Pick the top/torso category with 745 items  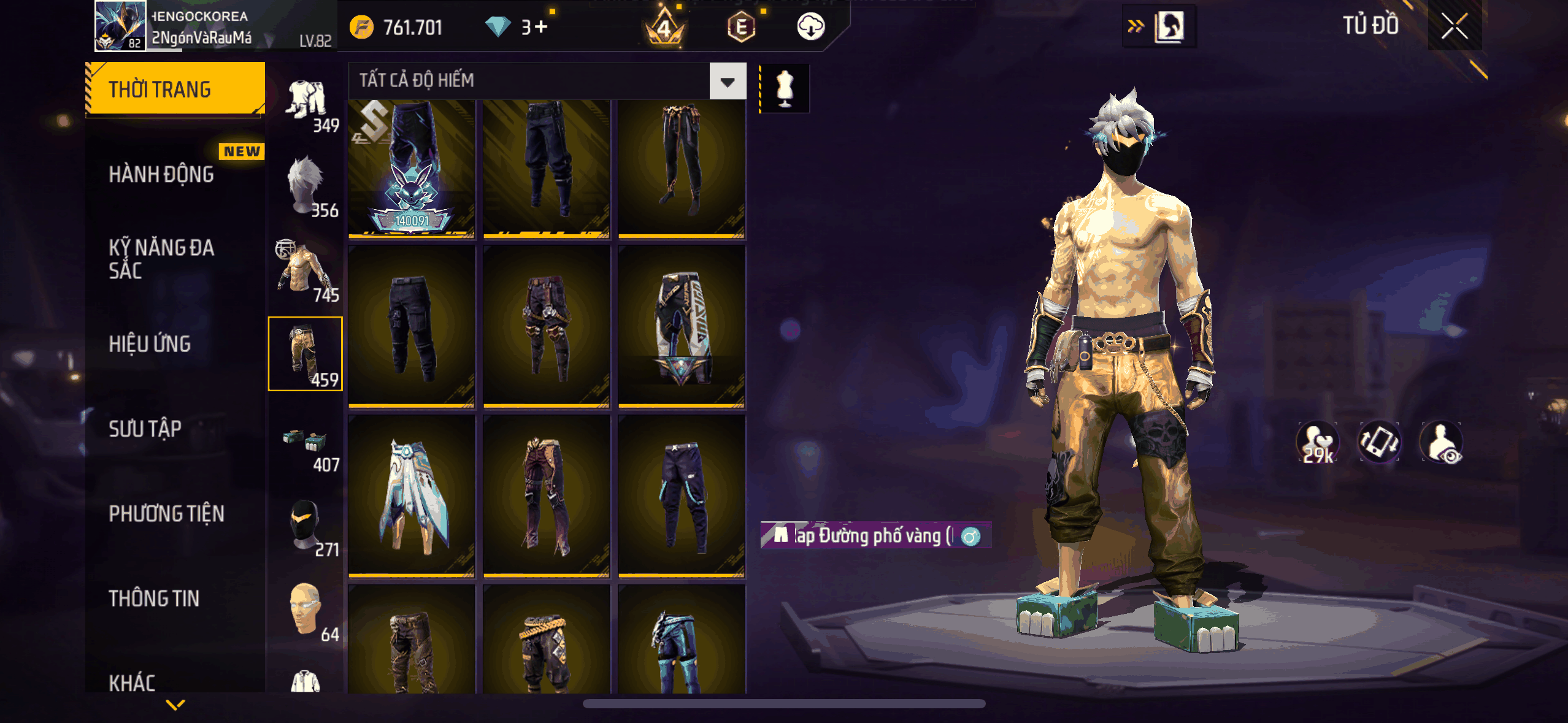pyautogui.click(x=306, y=270)
